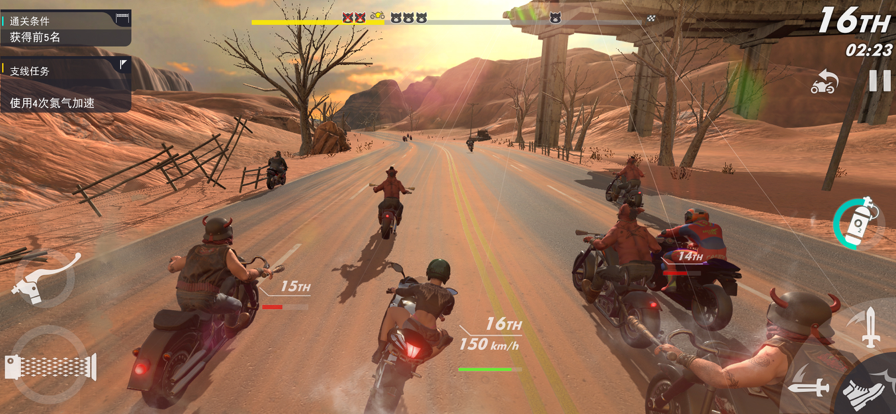Collapse the clear condition panel
This screenshot has width=896, height=414.
(x=122, y=19)
